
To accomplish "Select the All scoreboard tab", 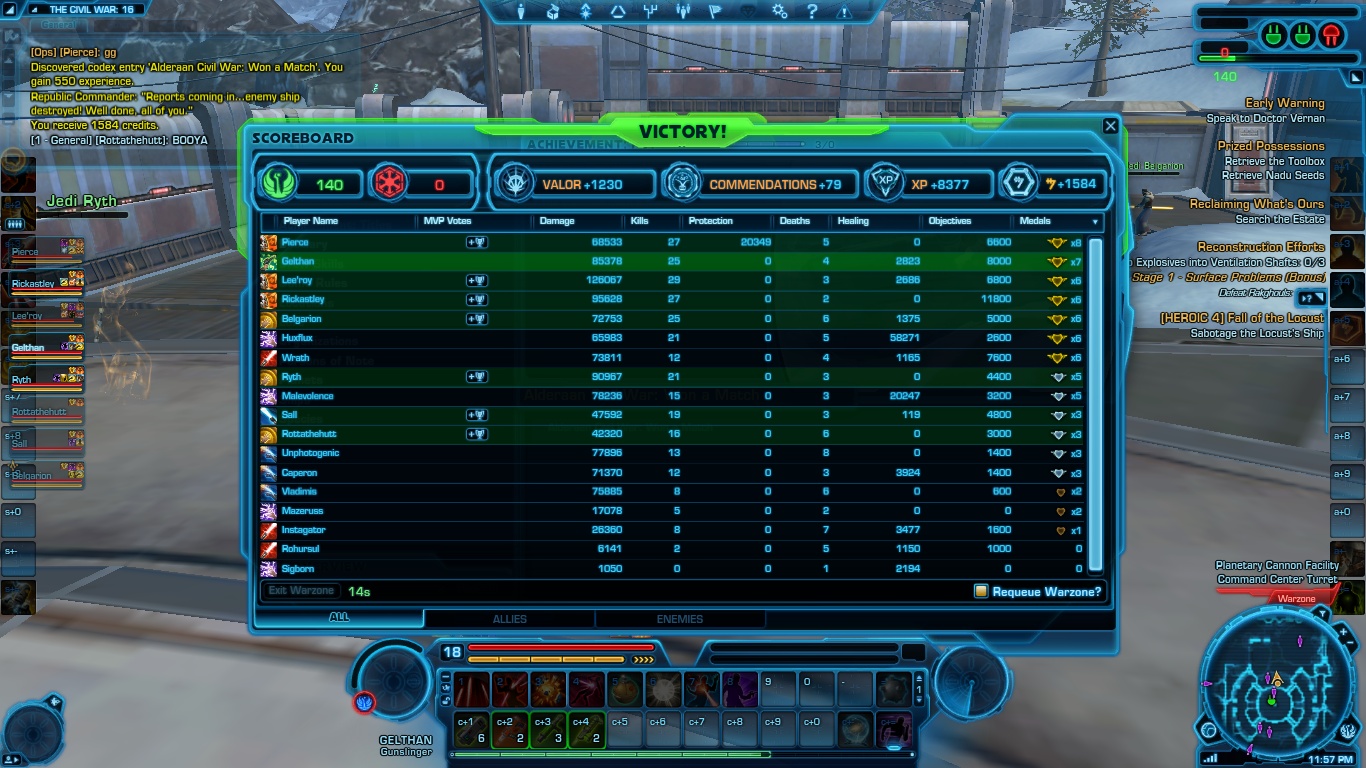I will pyautogui.click(x=339, y=618).
